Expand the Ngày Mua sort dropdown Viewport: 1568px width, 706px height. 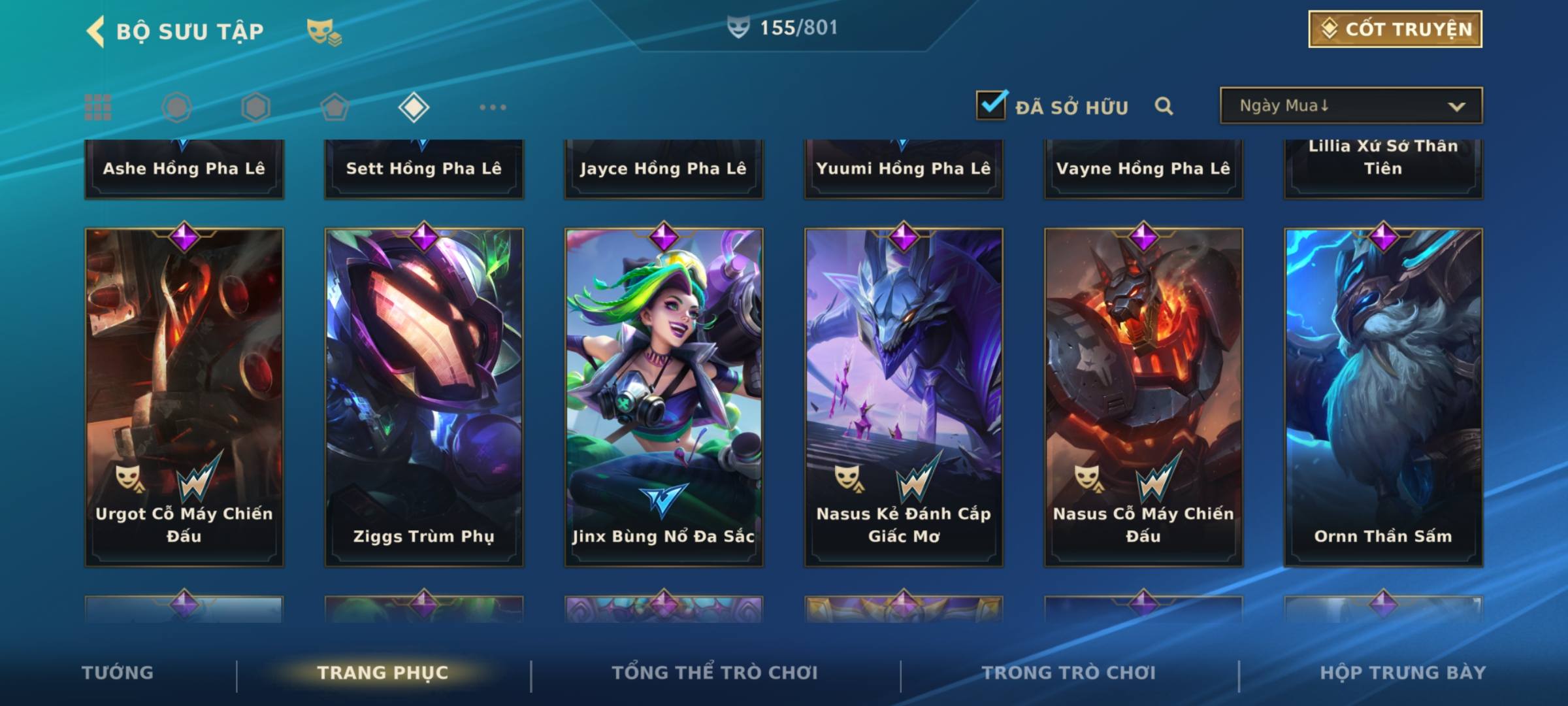coord(1350,106)
